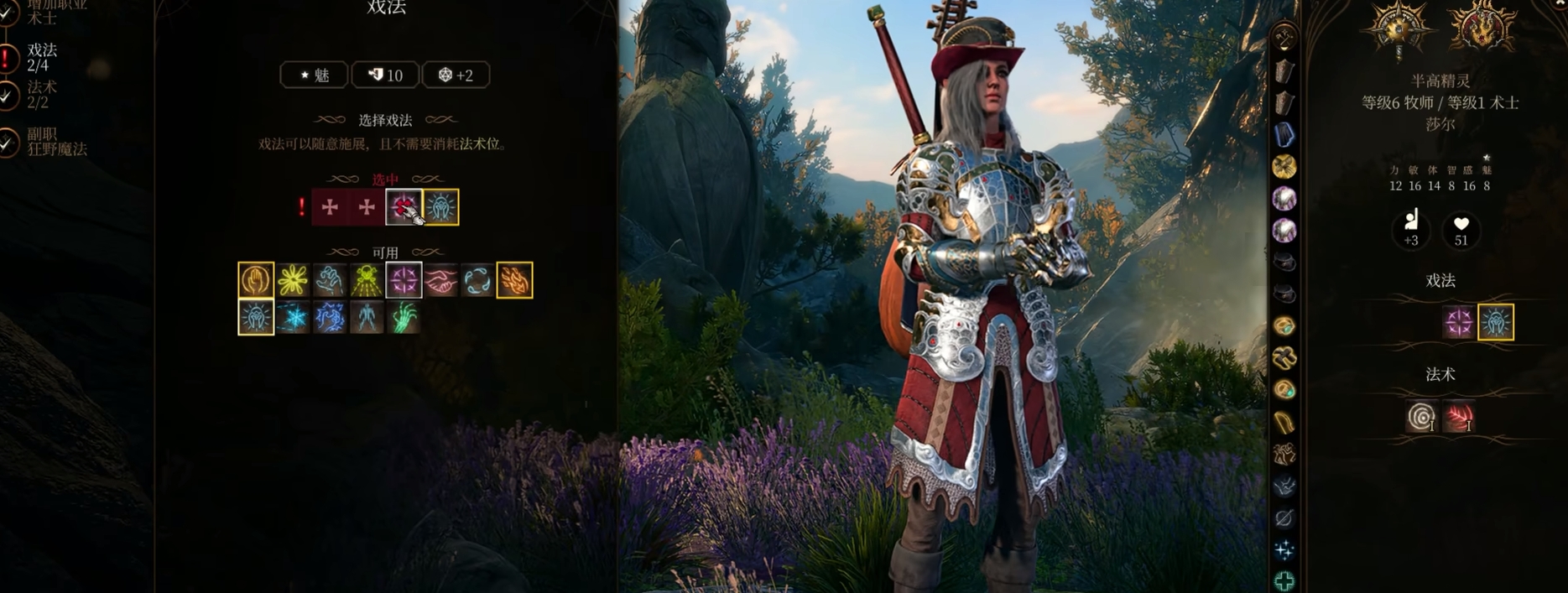Click the 魅 spellcasting ability badge
Viewport: 1568px width, 593px height.
tap(315, 75)
